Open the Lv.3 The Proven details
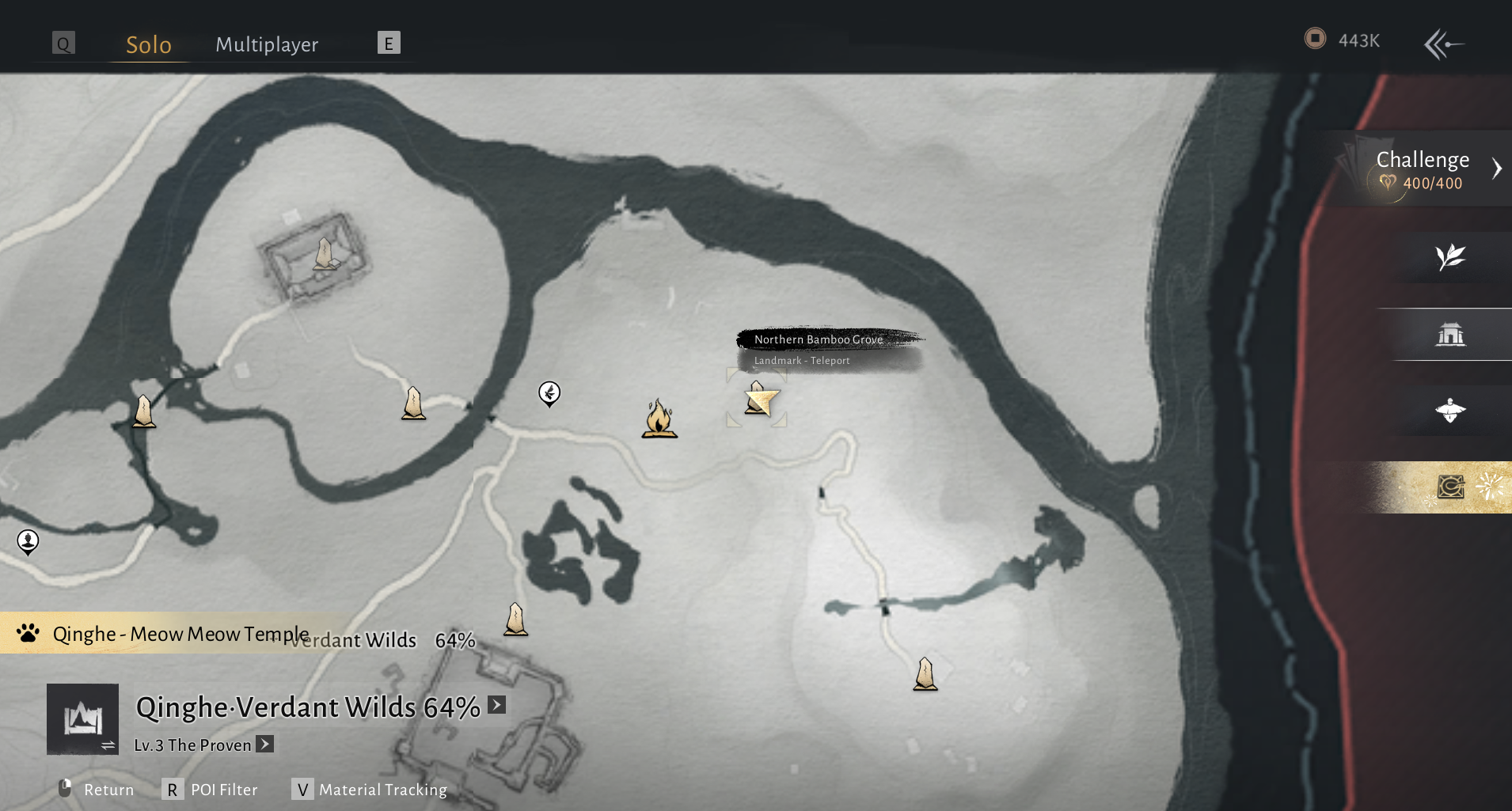 265,745
